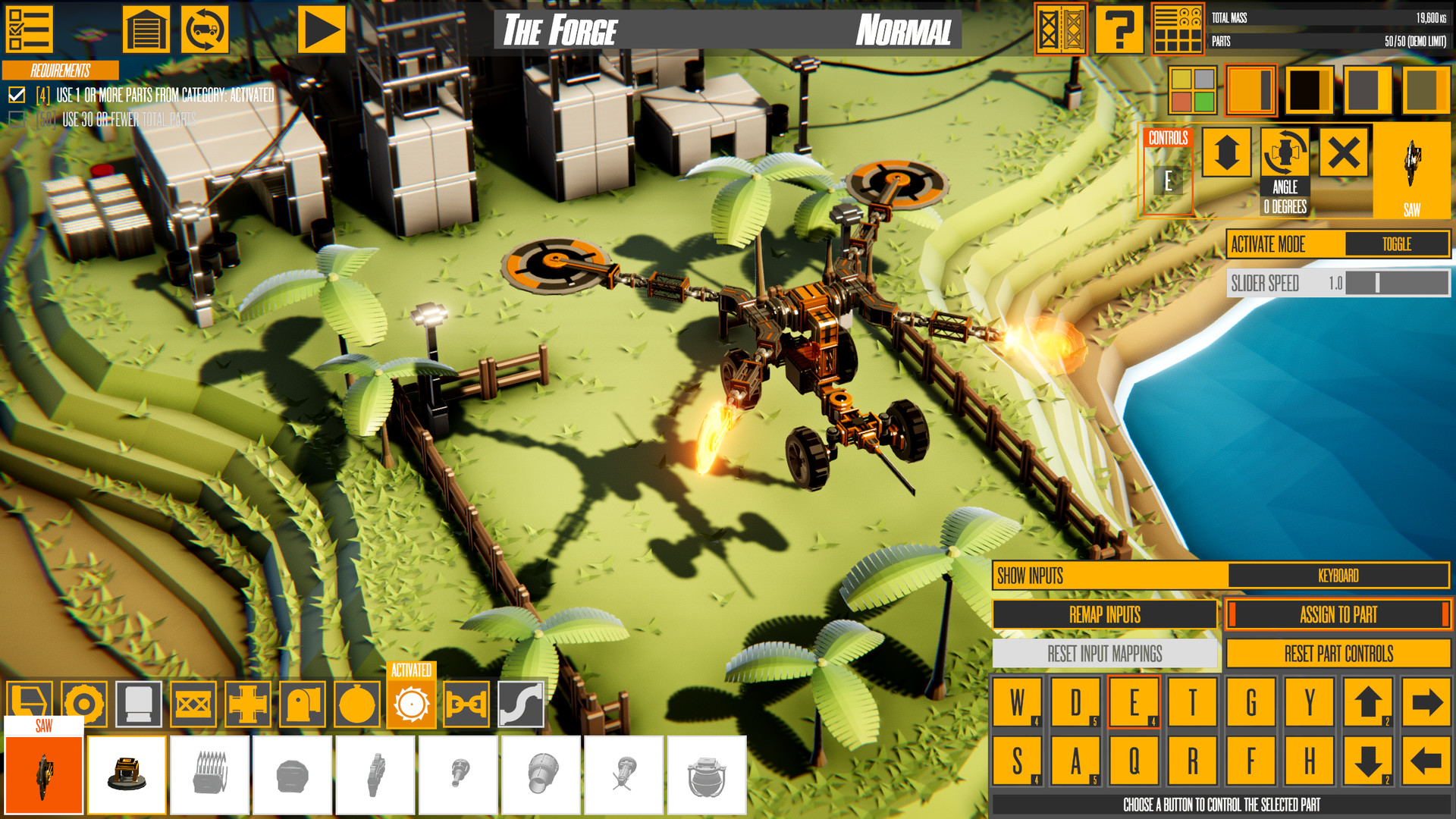Select the coupling category icon in the toolbar
Viewport: 1456px width, 819px height.
pyautogui.click(x=466, y=704)
